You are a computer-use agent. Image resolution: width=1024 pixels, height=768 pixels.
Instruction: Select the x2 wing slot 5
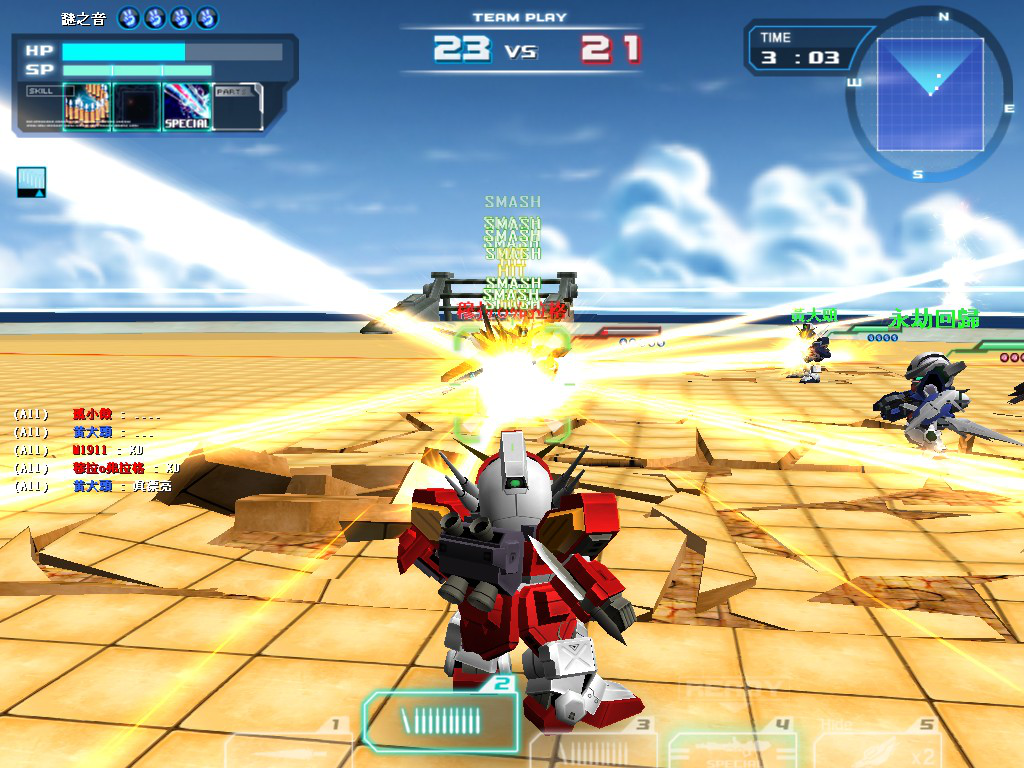(880, 748)
